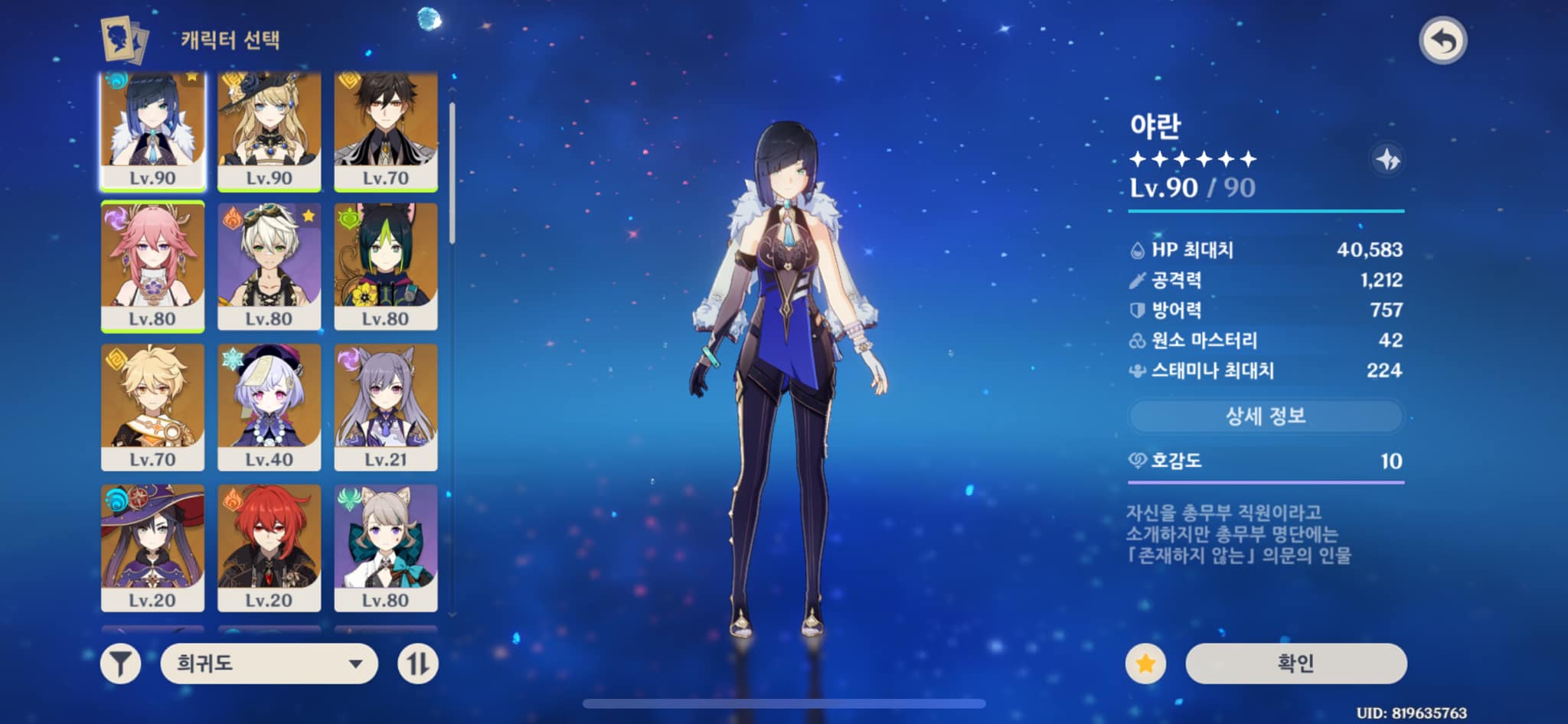Select the Yelan character portrait

click(152, 130)
